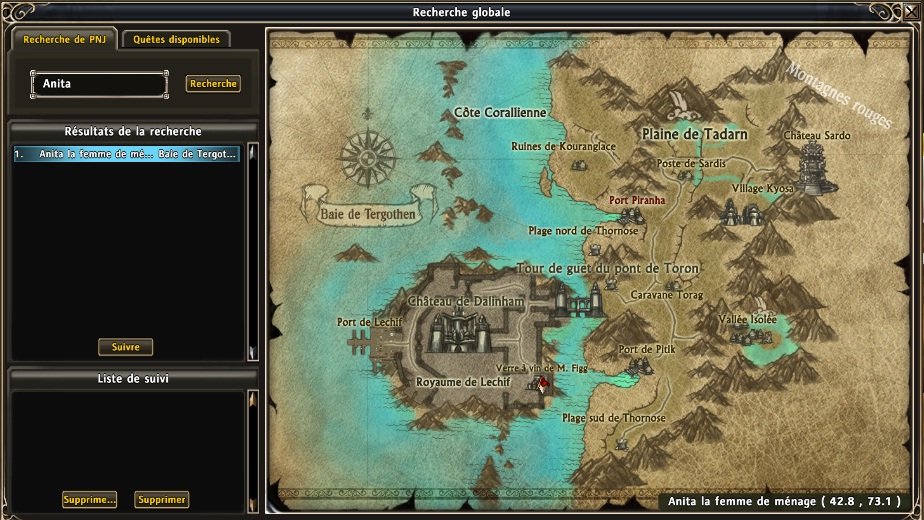
Task: Select Château de Dalinham on the map
Action: [x=454, y=302]
